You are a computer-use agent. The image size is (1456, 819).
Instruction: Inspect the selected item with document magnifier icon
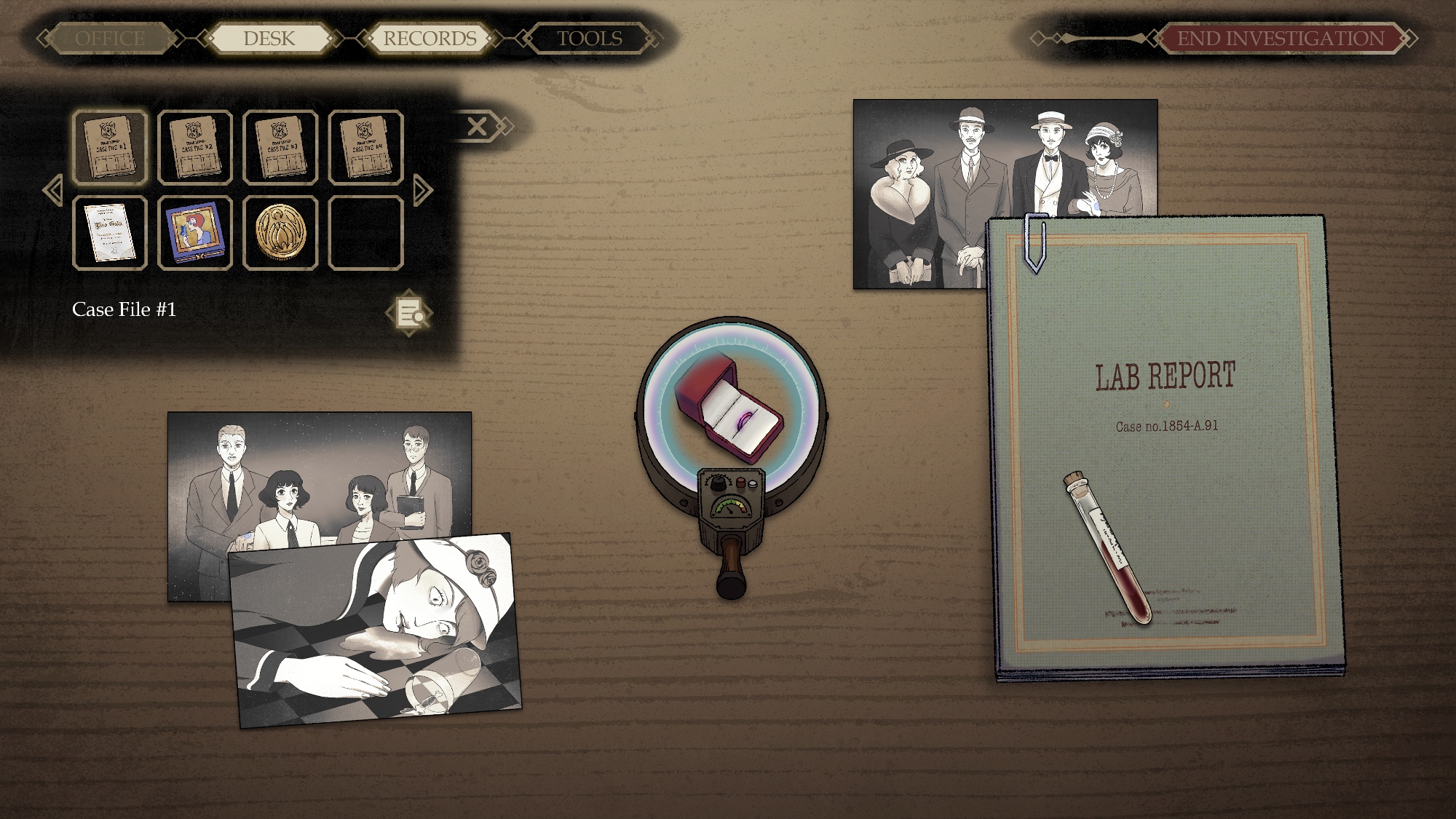pyautogui.click(x=409, y=313)
